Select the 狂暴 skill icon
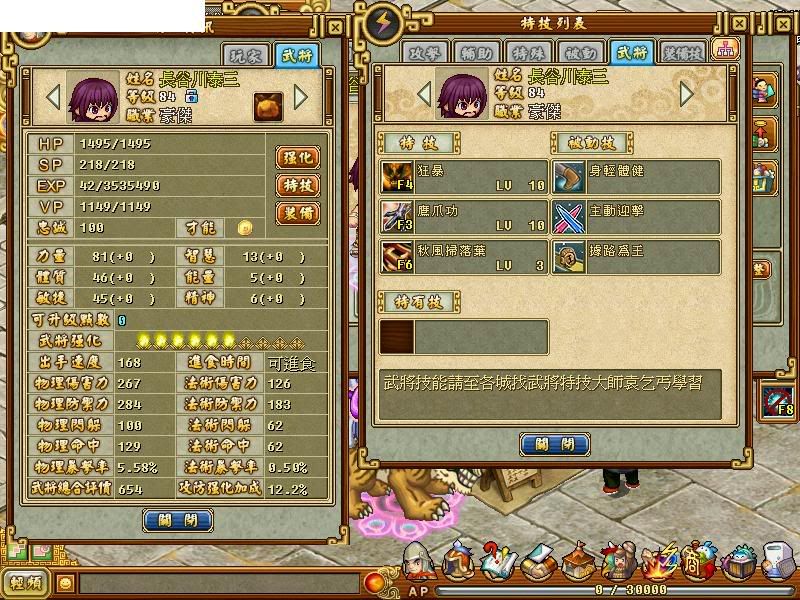The image size is (800, 600). coord(397,177)
